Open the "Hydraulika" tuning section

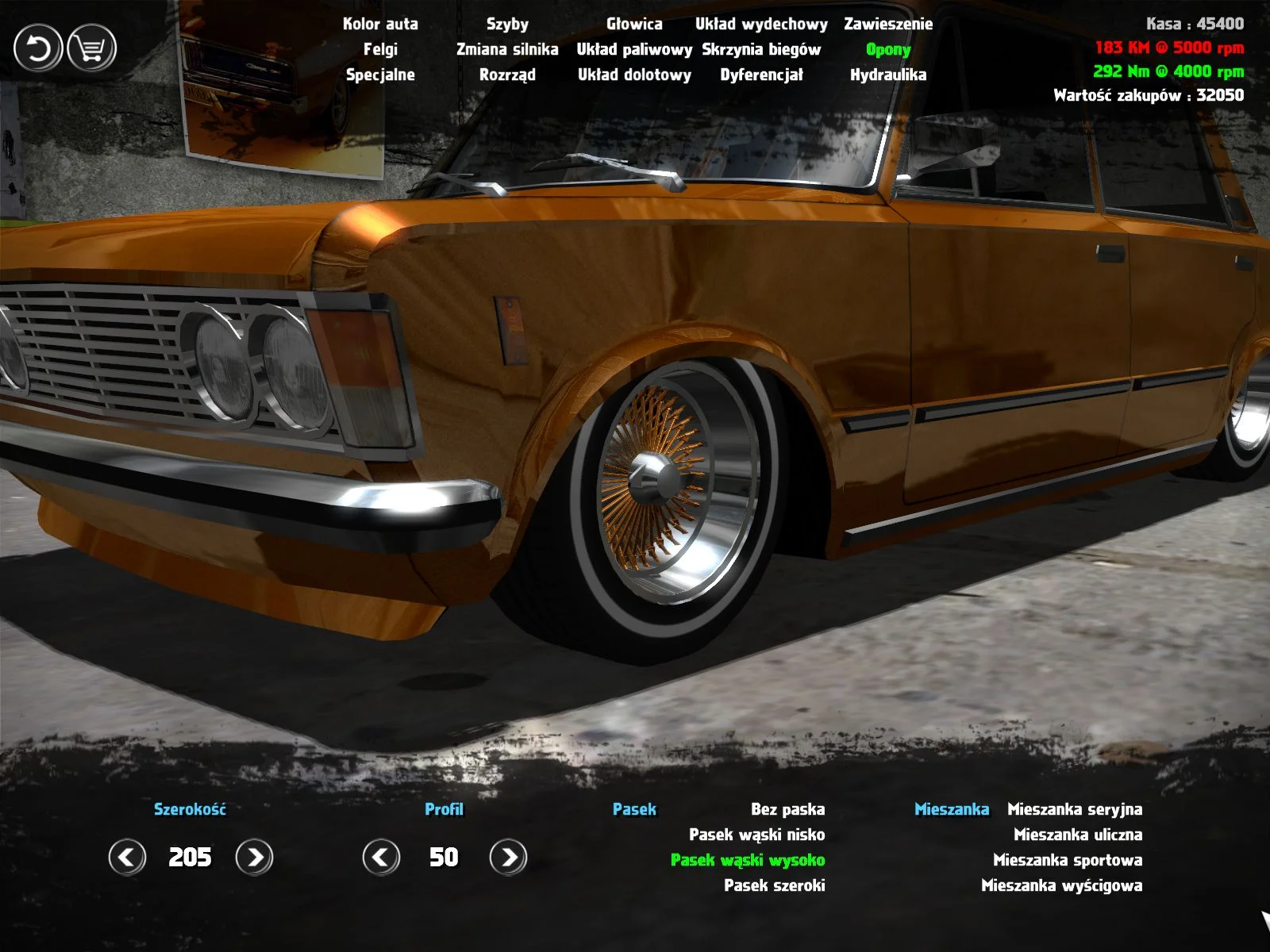click(x=888, y=75)
